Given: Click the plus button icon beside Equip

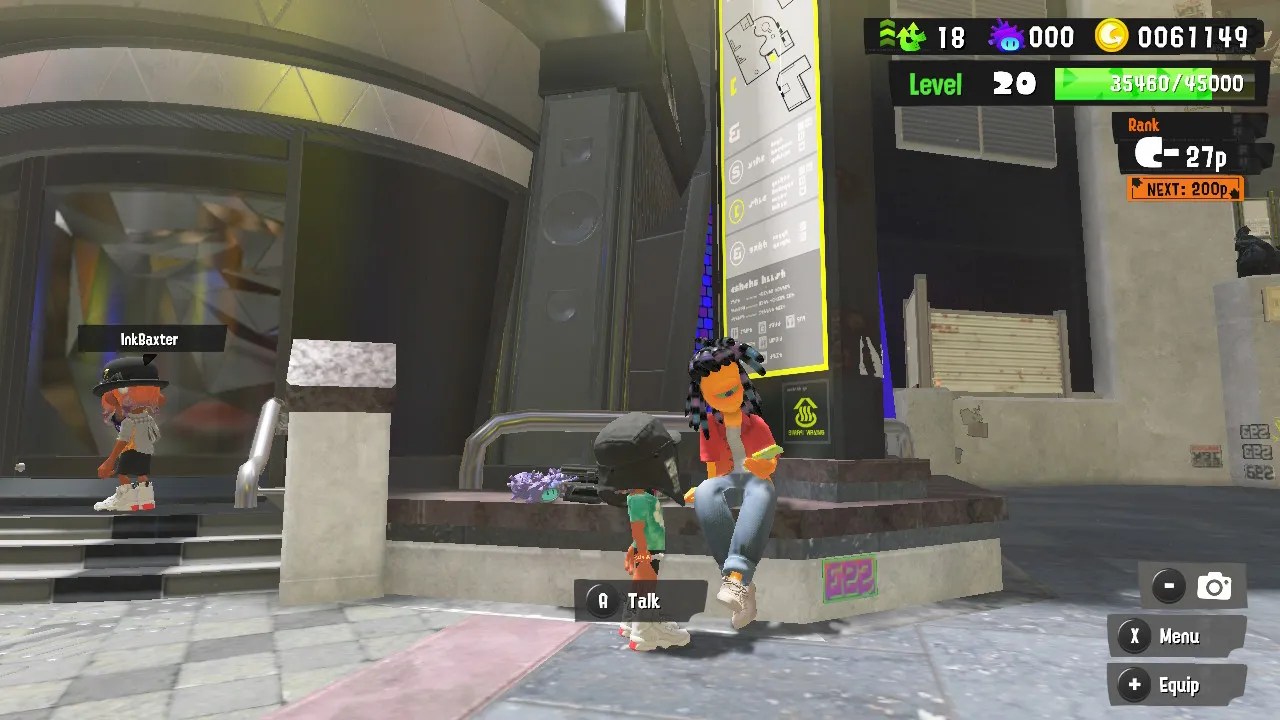Looking at the screenshot, I should pyautogui.click(x=1133, y=685).
